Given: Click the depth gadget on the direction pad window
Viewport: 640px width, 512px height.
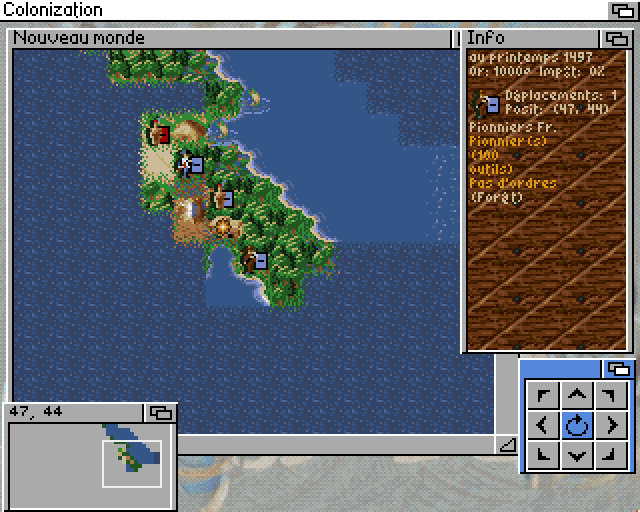Looking at the screenshot, I should pos(618,368).
